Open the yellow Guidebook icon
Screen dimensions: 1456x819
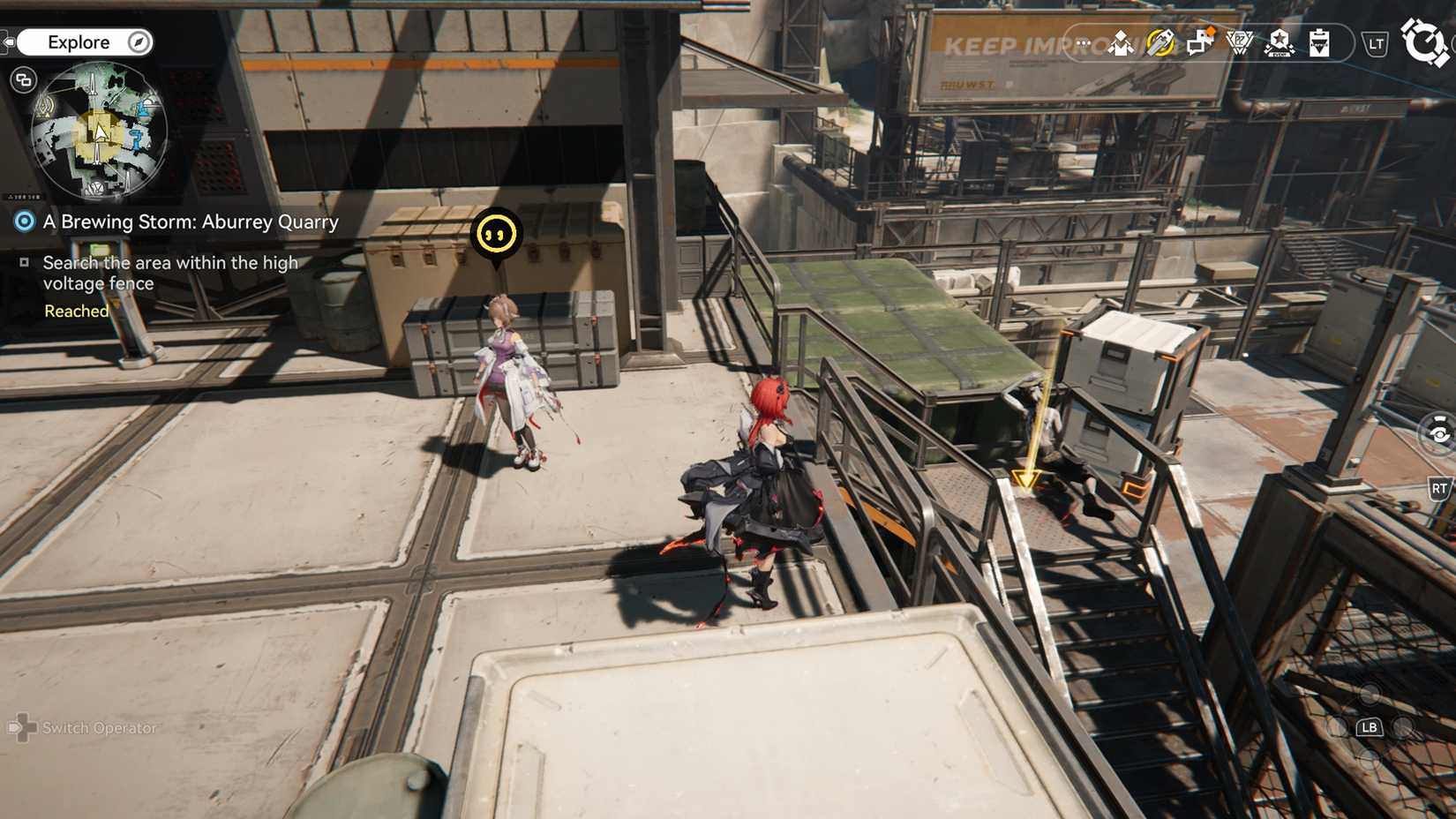1160,41
